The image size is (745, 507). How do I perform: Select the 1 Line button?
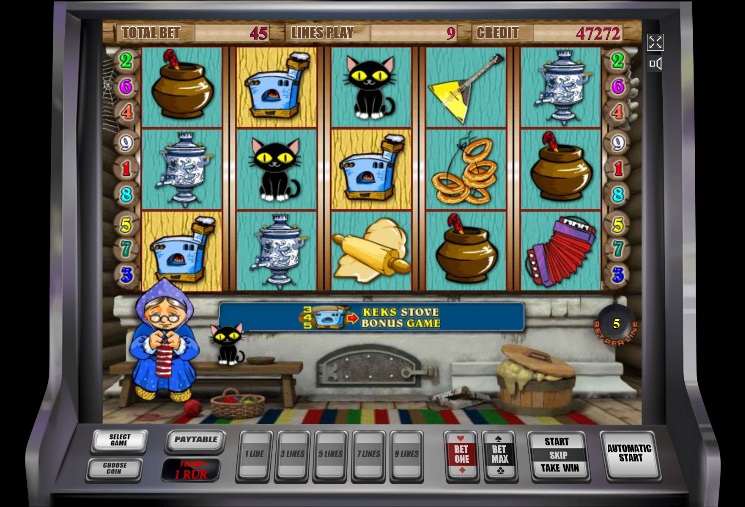coord(254,455)
